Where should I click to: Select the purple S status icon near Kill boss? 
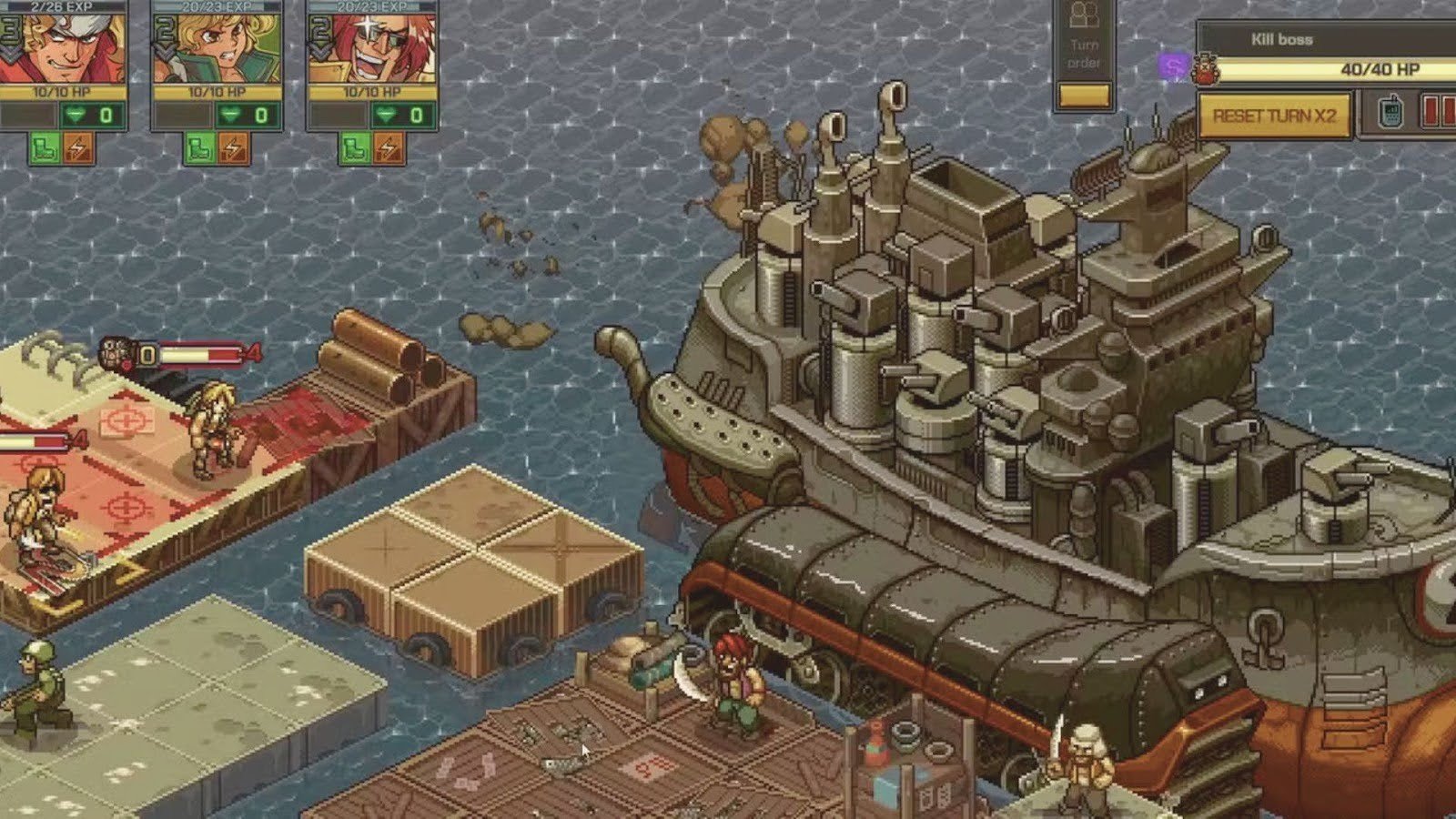[x=1173, y=66]
